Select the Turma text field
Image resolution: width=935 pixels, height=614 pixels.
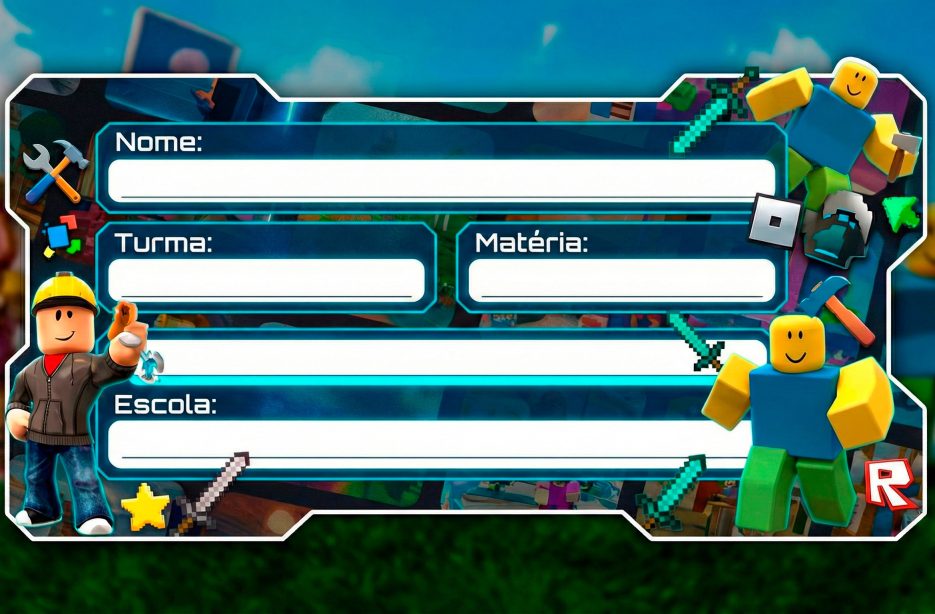click(x=266, y=279)
